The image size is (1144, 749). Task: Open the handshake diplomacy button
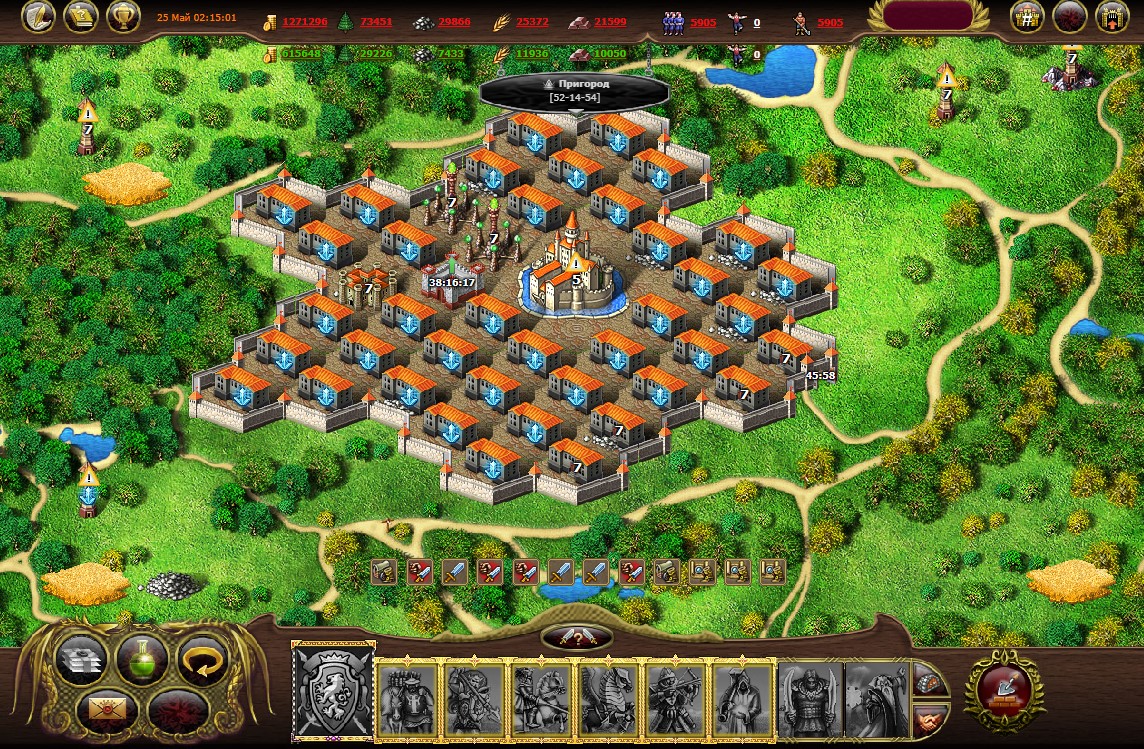[x=929, y=718]
